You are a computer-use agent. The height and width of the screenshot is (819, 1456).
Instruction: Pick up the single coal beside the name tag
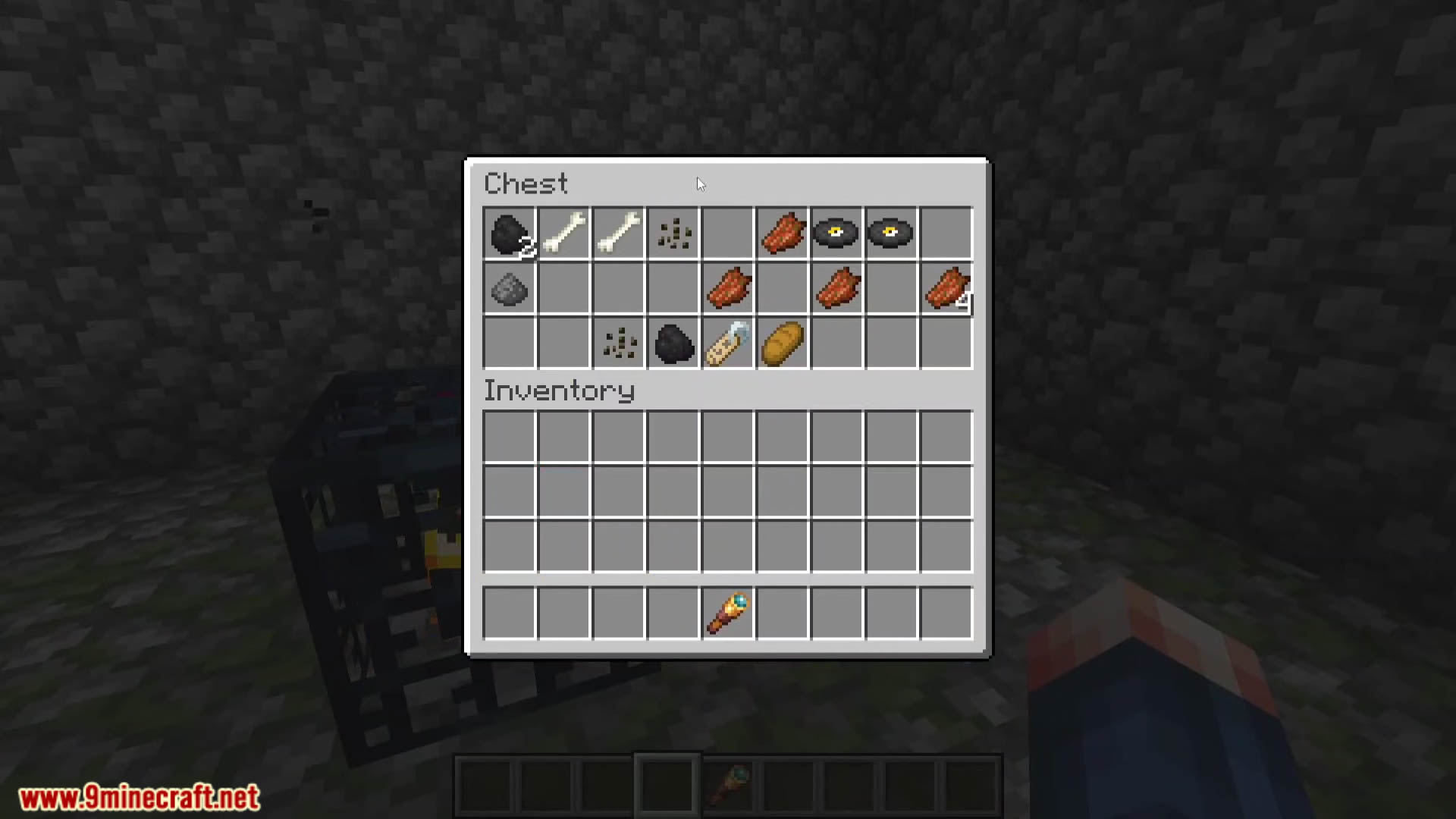[x=673, y=344]
